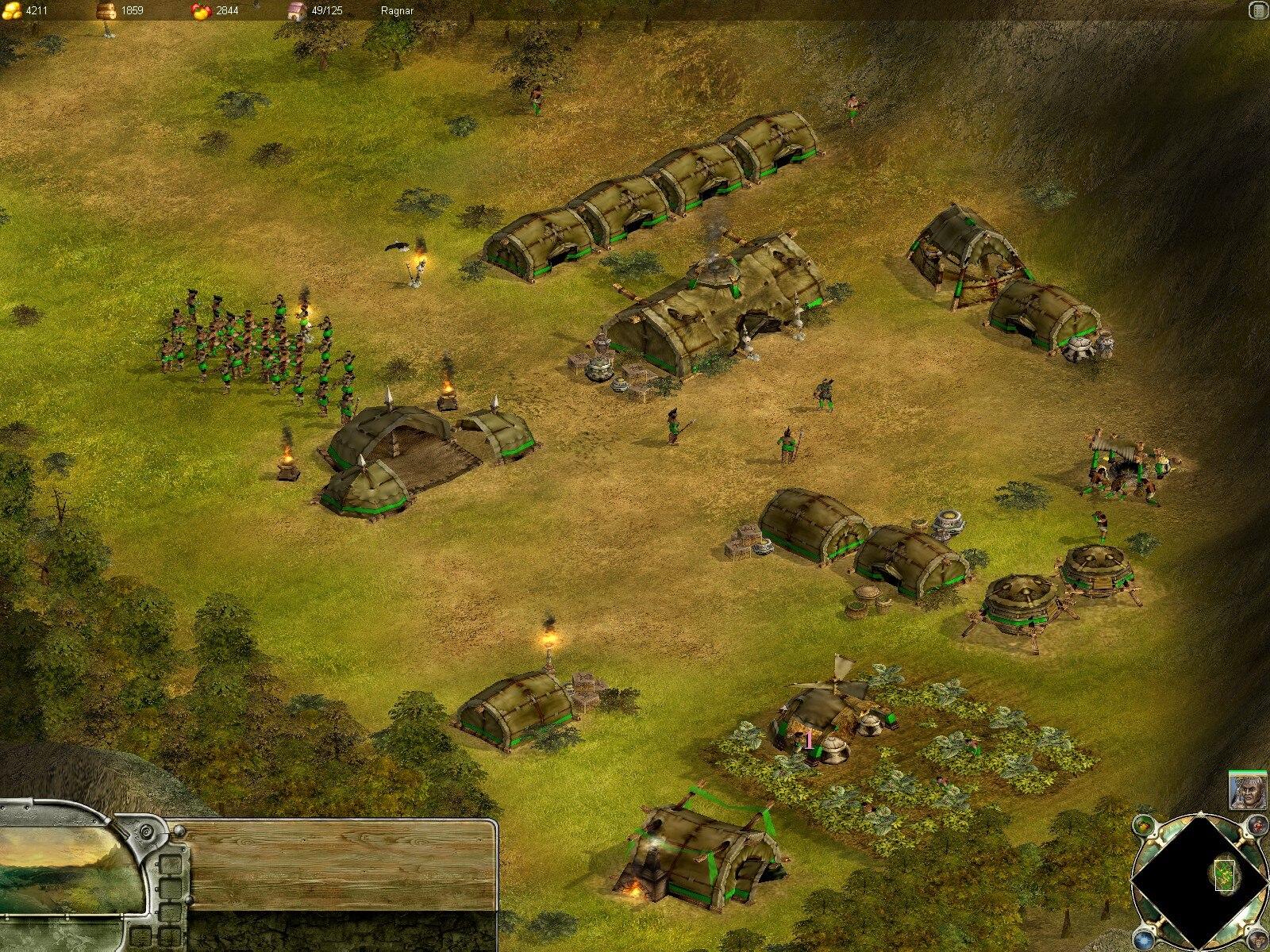Click the blue starburst orb beside the minimap
The image size is (1270, 952).
[1144, 935]
